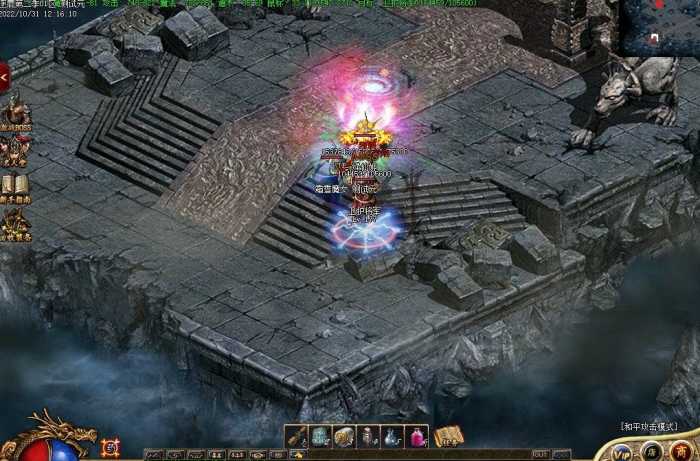The width and height of the screenshot is (700, 461).
Task: Collapse the left panel with the red arrow
Action: point(5,75)
